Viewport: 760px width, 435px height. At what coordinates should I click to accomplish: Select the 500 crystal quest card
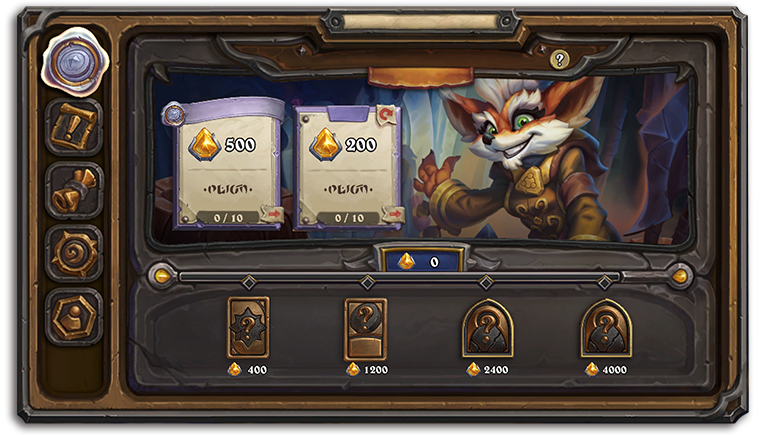(226, 163)
